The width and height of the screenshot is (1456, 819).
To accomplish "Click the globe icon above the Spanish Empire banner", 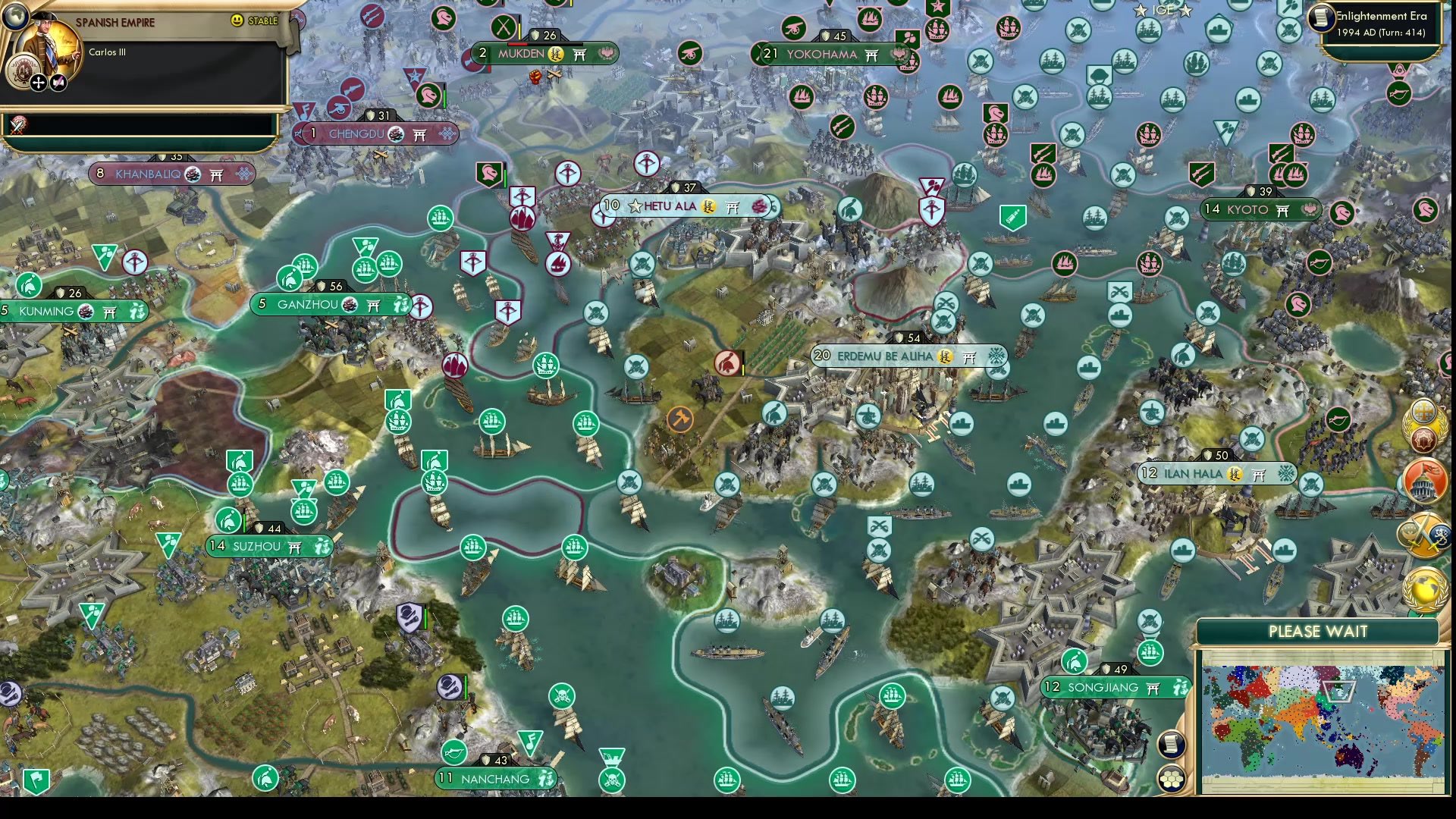I will pyautogui.click(x=14, y=17).
